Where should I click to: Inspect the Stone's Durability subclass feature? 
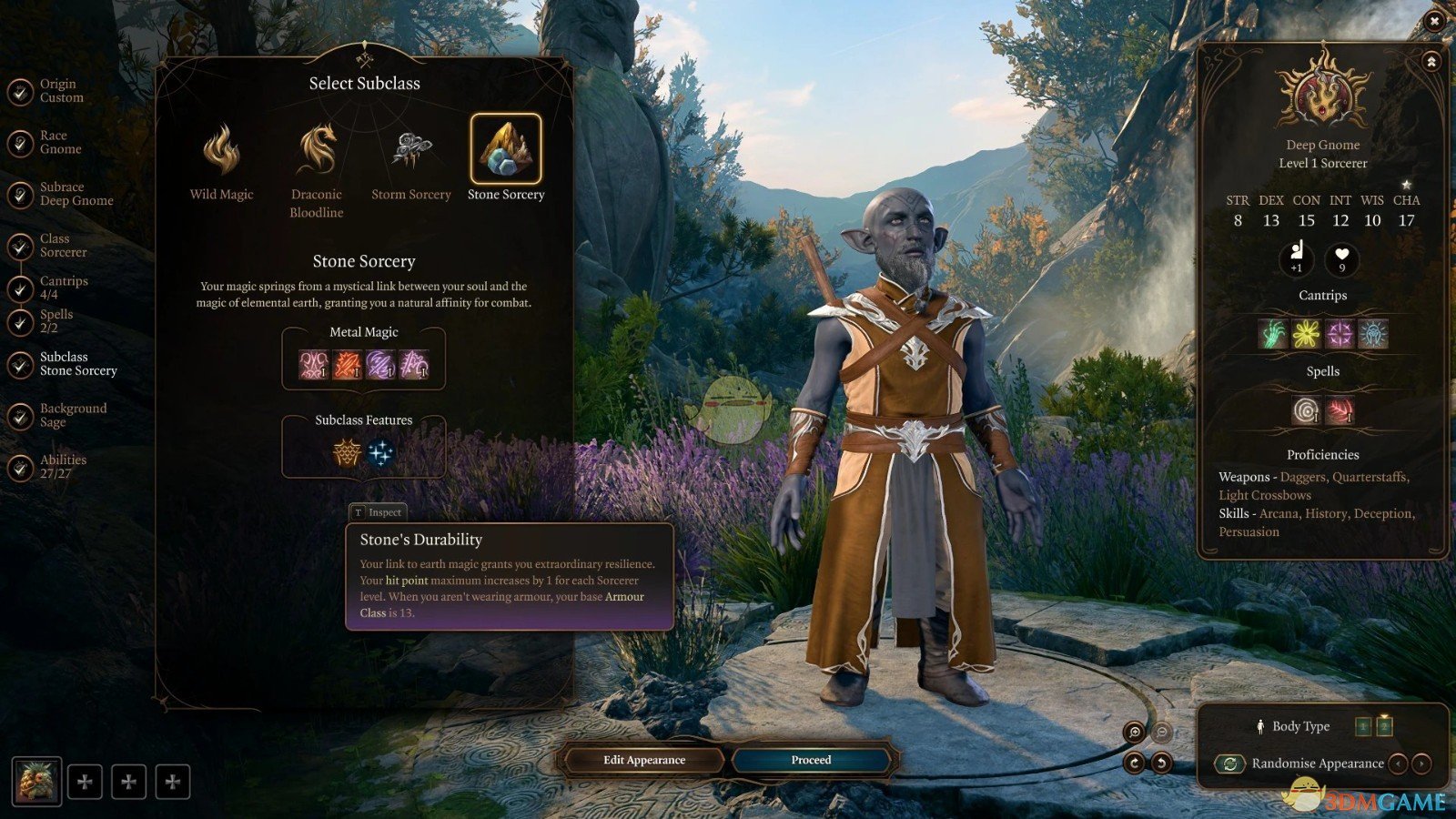[347, 452]
